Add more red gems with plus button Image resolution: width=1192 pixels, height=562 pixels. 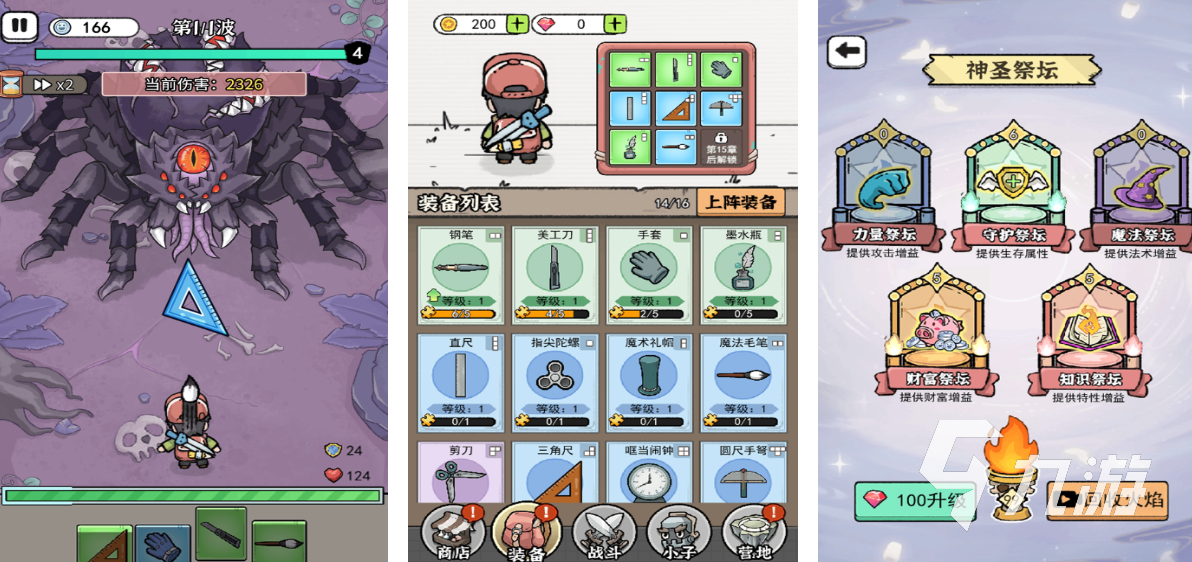(615, 24)
